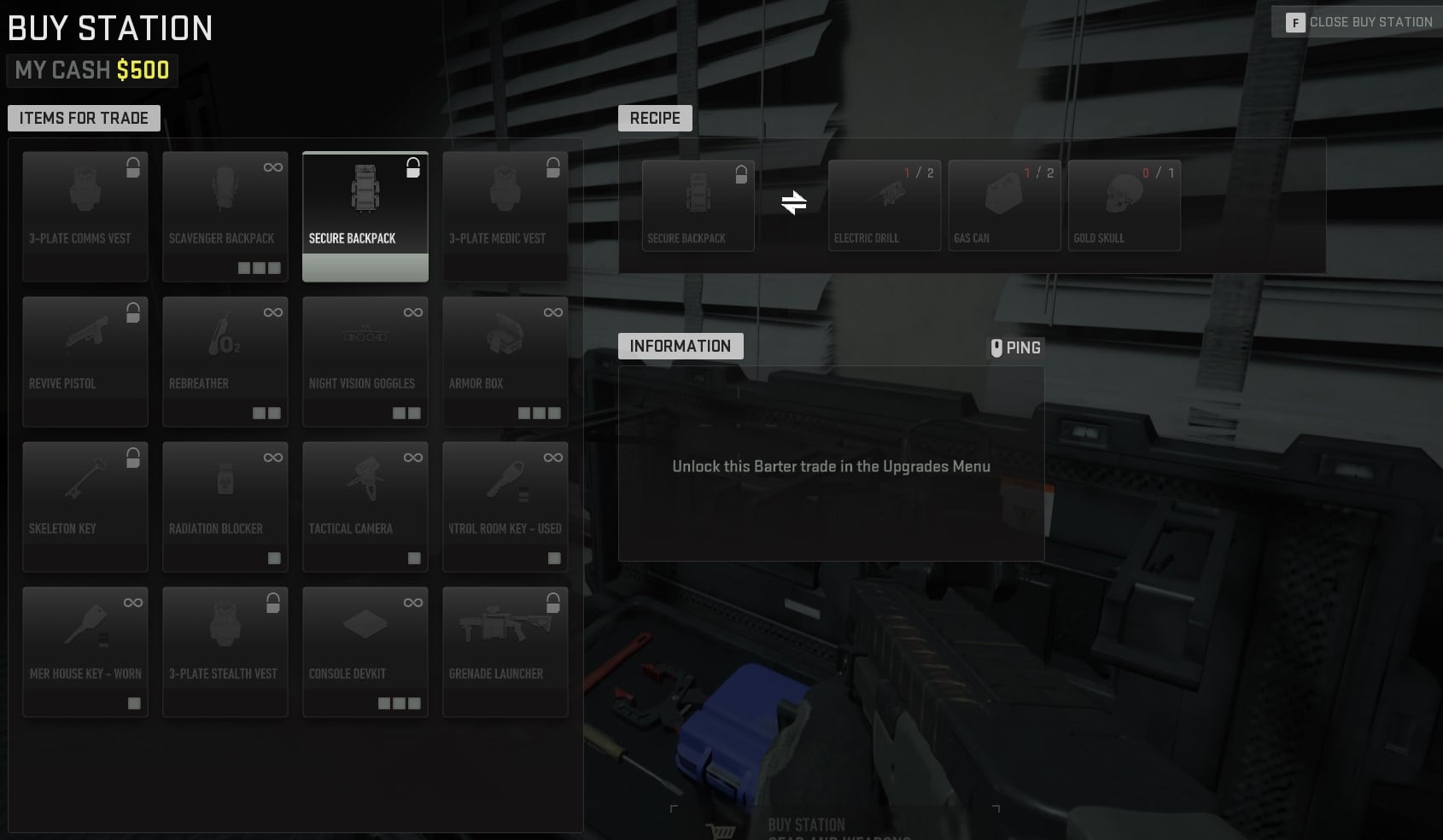Select the 3-Plate Medic Vest
Image resolution: width=1443 pixels, height=840 pixels.
505,216
